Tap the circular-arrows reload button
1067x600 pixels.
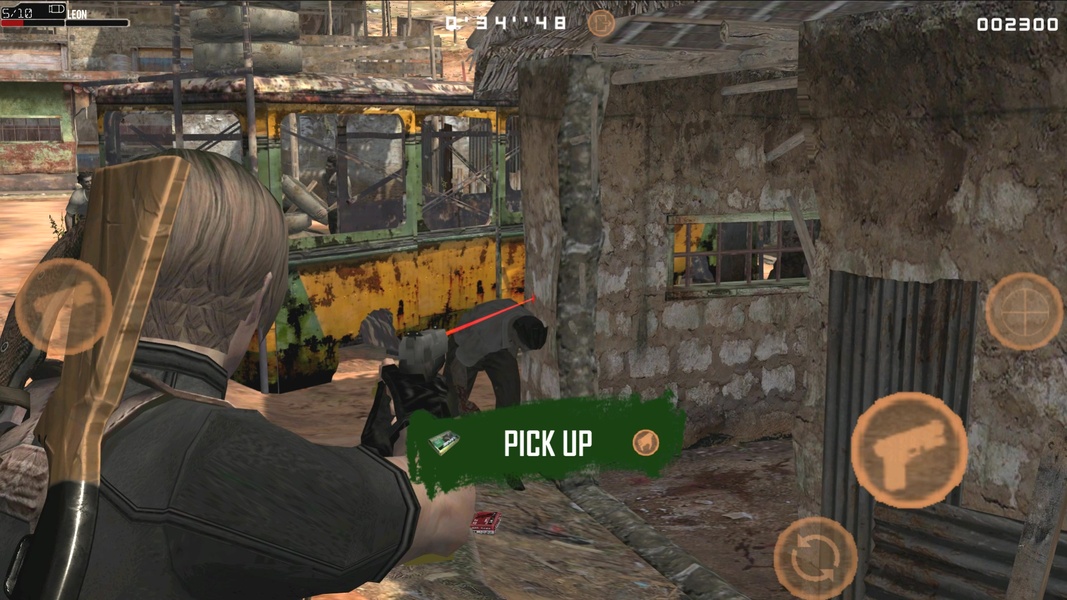815,558
